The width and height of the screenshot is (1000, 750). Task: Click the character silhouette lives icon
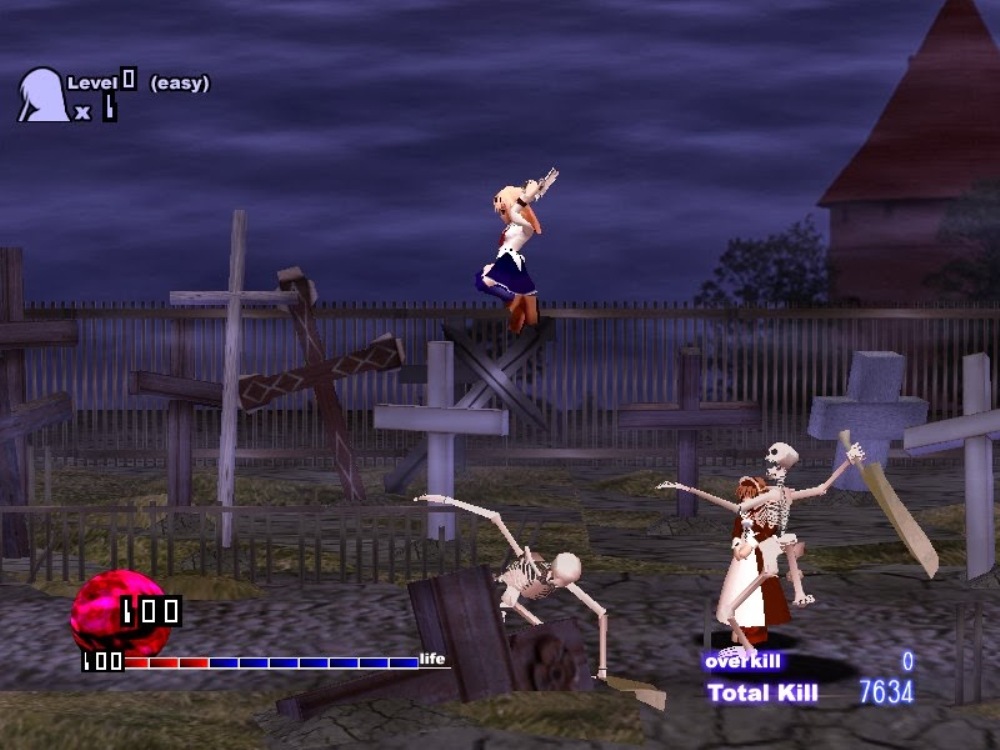(42, 95)
